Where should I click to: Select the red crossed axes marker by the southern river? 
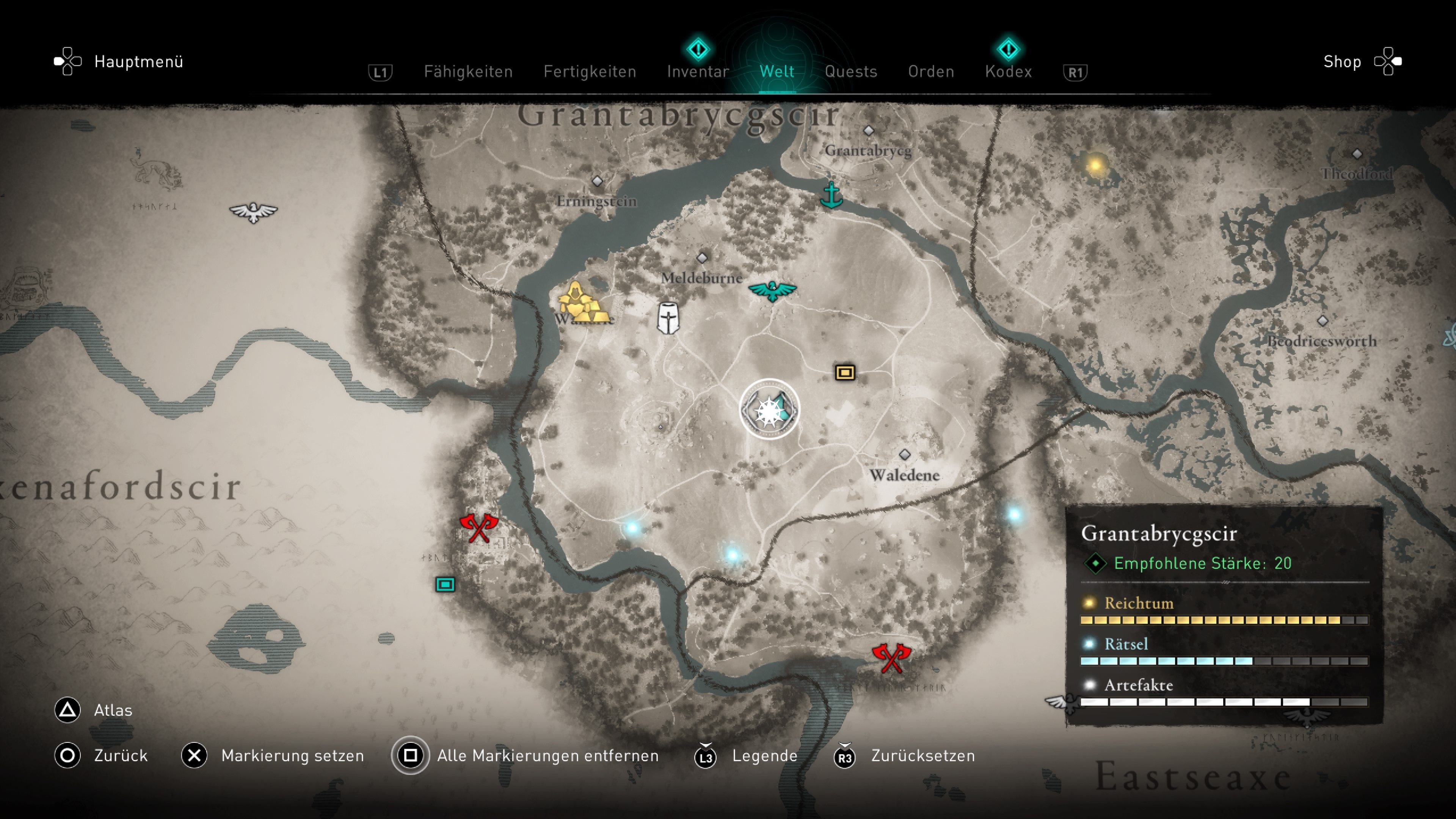point(891,658)
